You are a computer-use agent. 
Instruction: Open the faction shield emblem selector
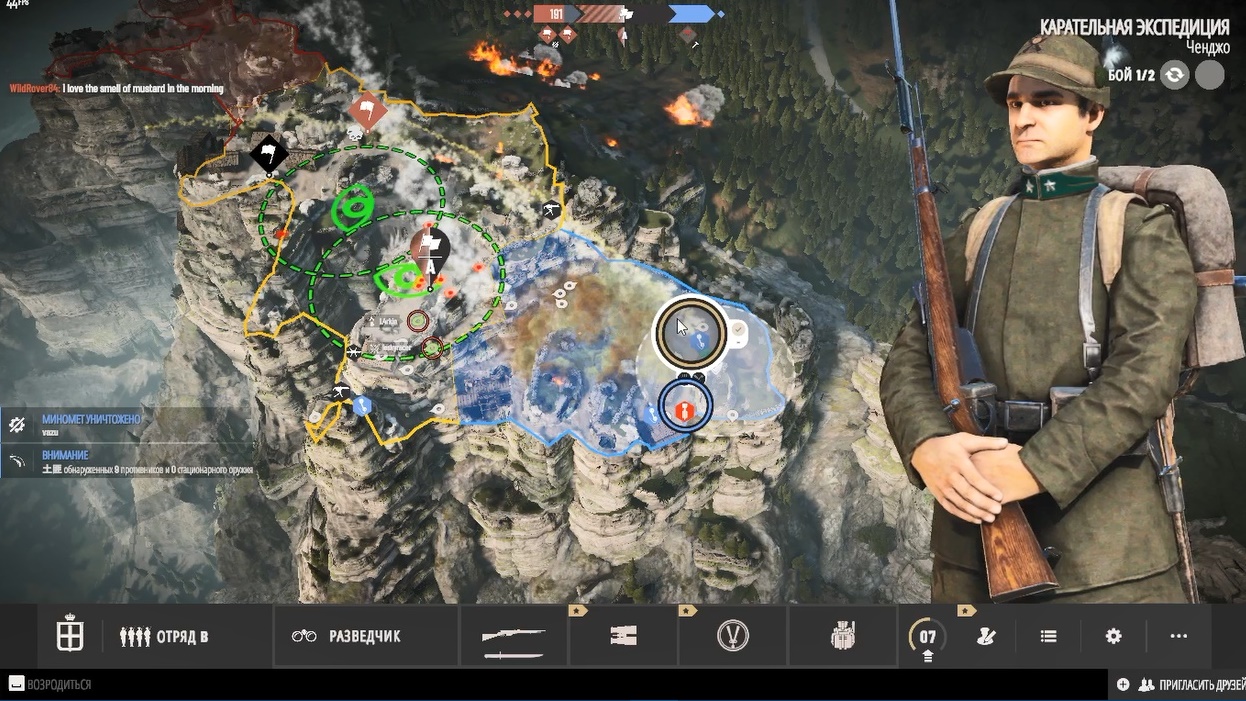coord(70,636)
